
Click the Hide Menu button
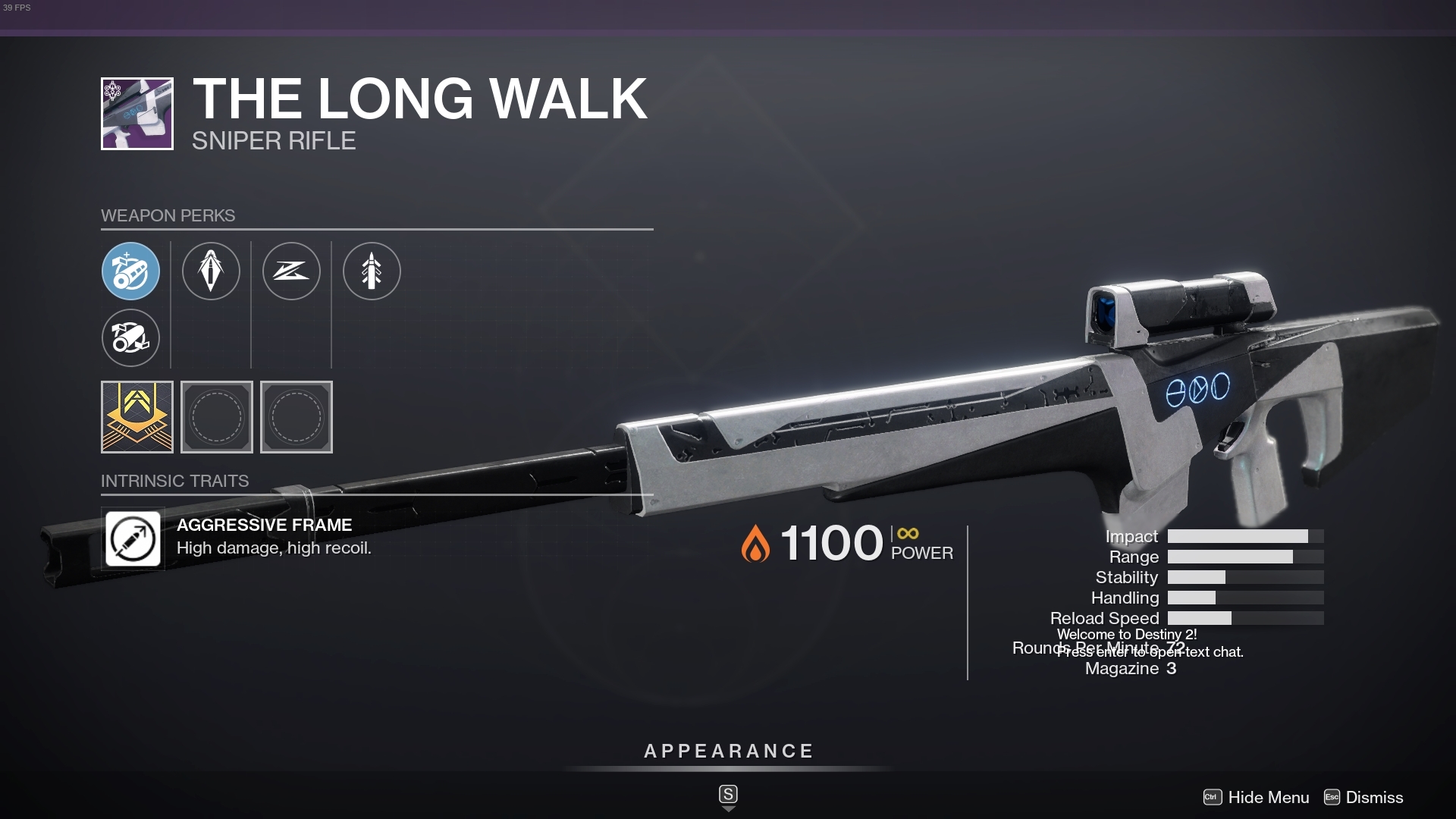(x=1265, y=798)
